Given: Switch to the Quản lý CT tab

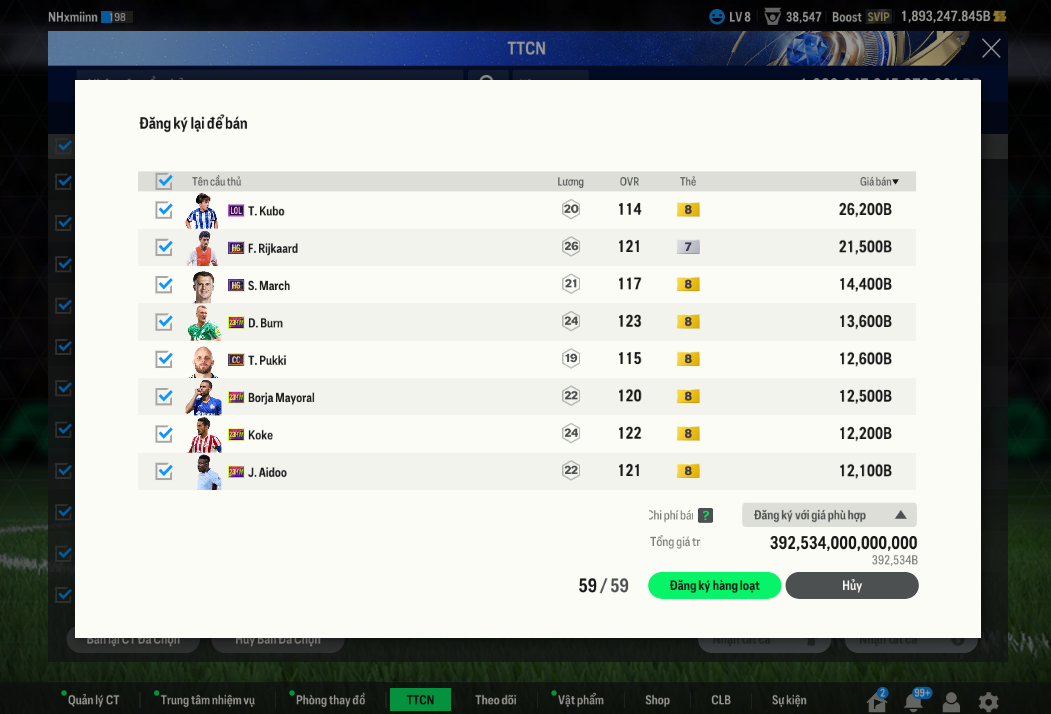Looking at the screenshot, I should [93, 700].
